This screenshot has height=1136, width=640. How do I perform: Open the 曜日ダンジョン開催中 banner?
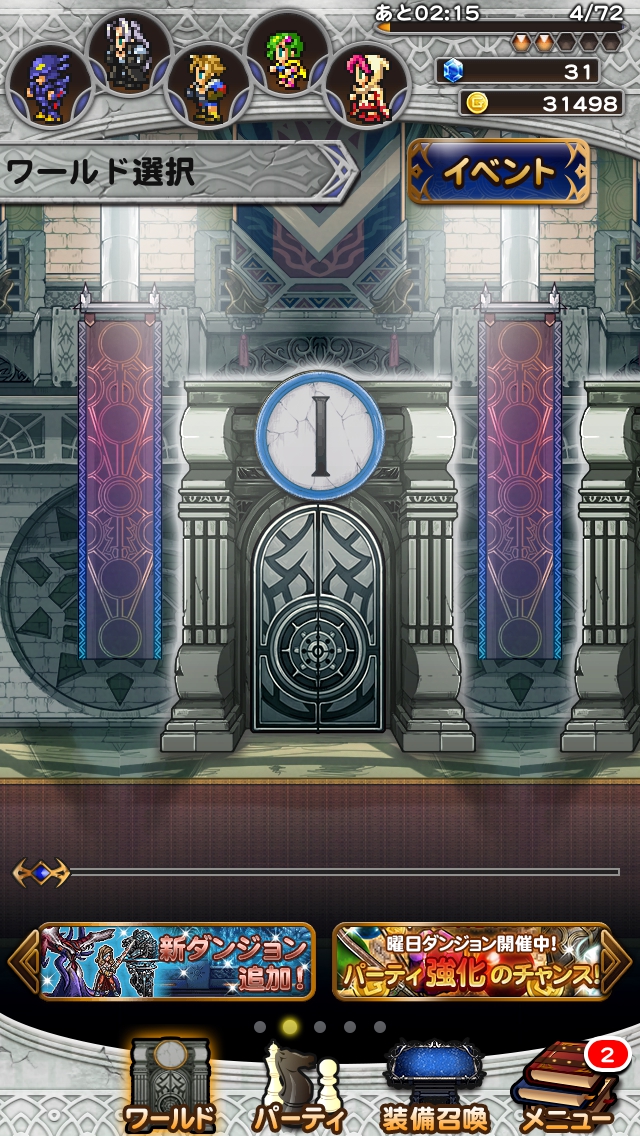pyautogui.click(x=470, y=961)
